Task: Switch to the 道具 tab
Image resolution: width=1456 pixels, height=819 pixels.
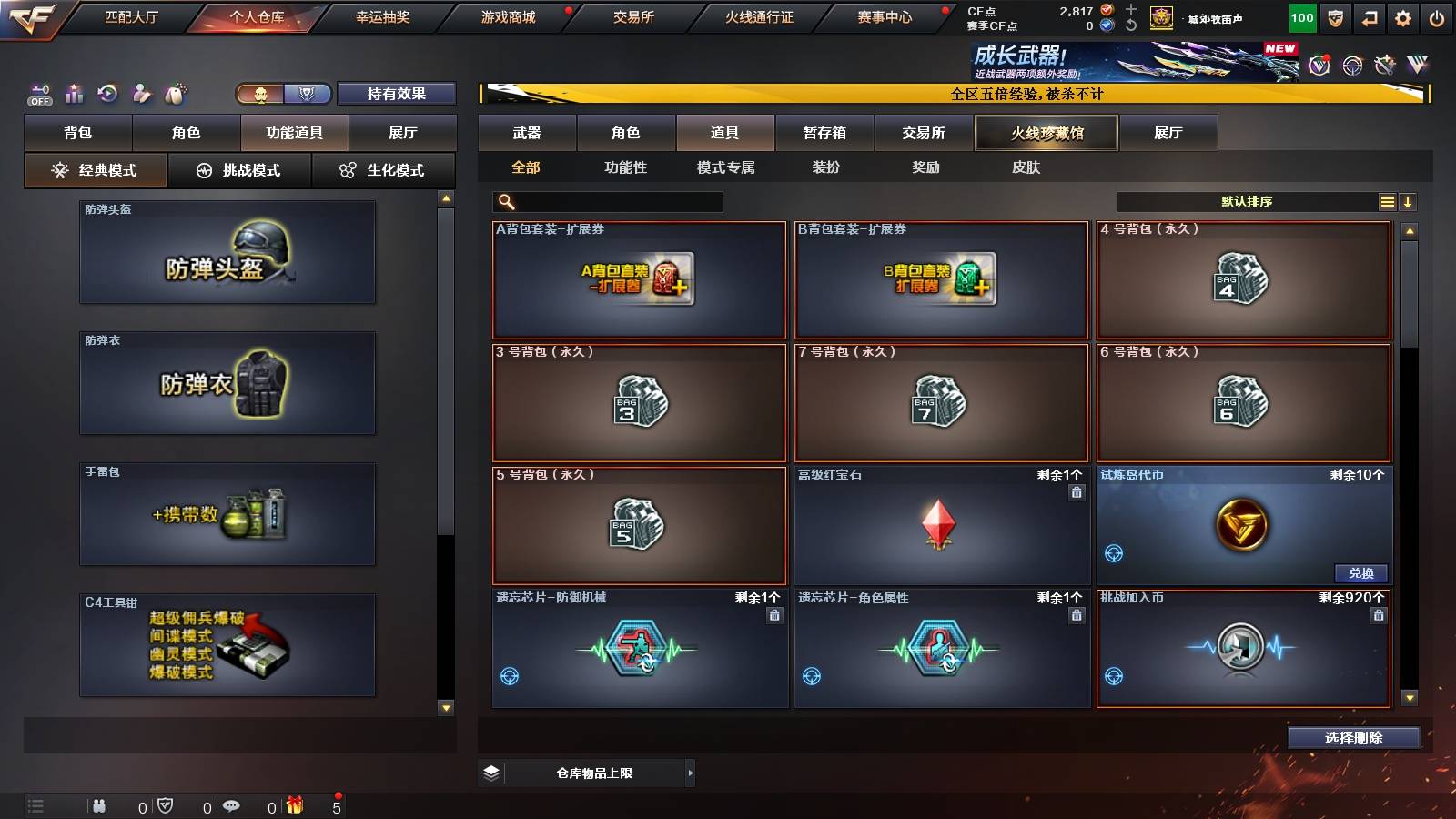Action: pos(725,132)
